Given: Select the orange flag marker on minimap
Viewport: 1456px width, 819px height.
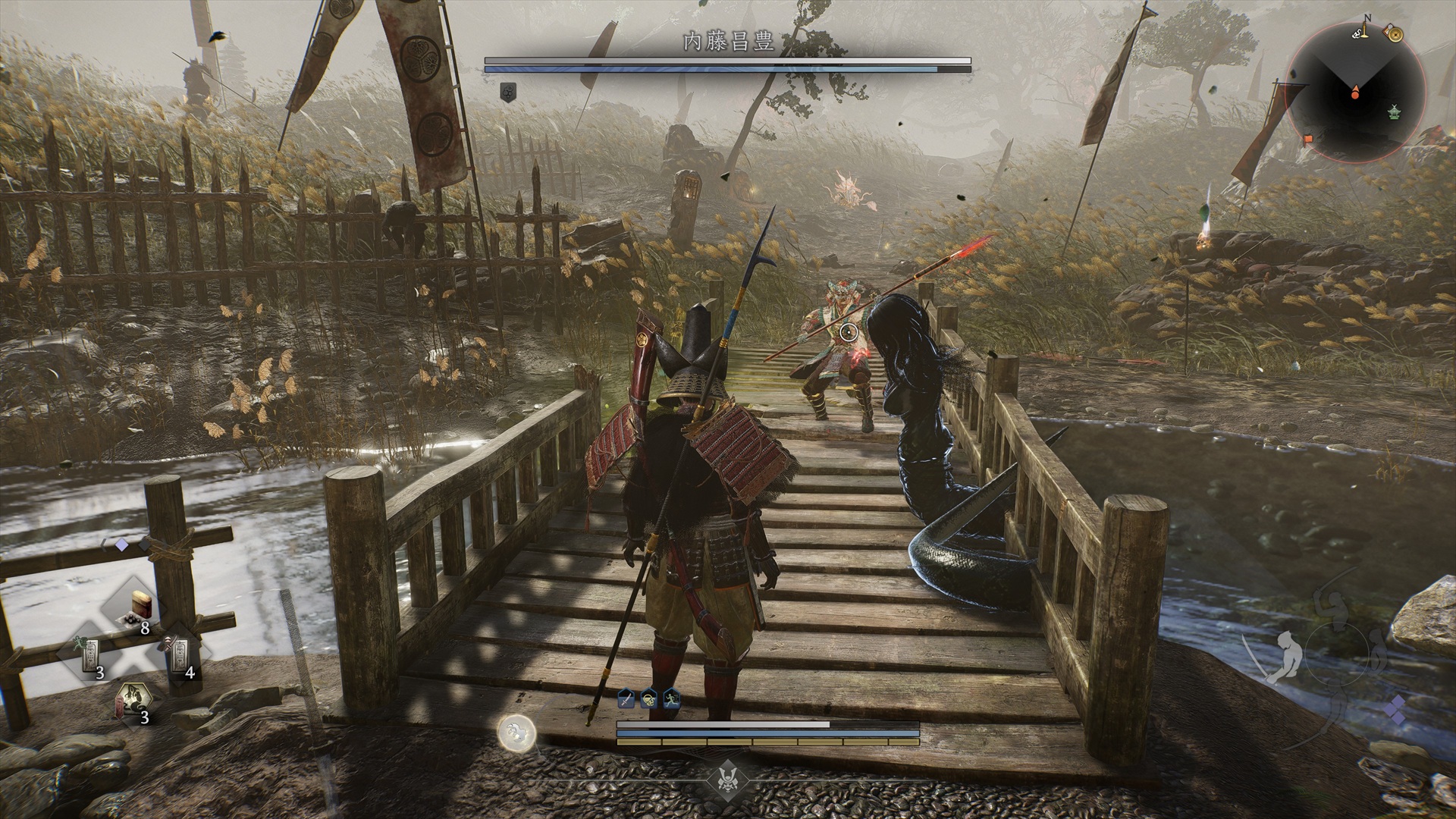Looking at the screenshot, I should [1309, 140].
